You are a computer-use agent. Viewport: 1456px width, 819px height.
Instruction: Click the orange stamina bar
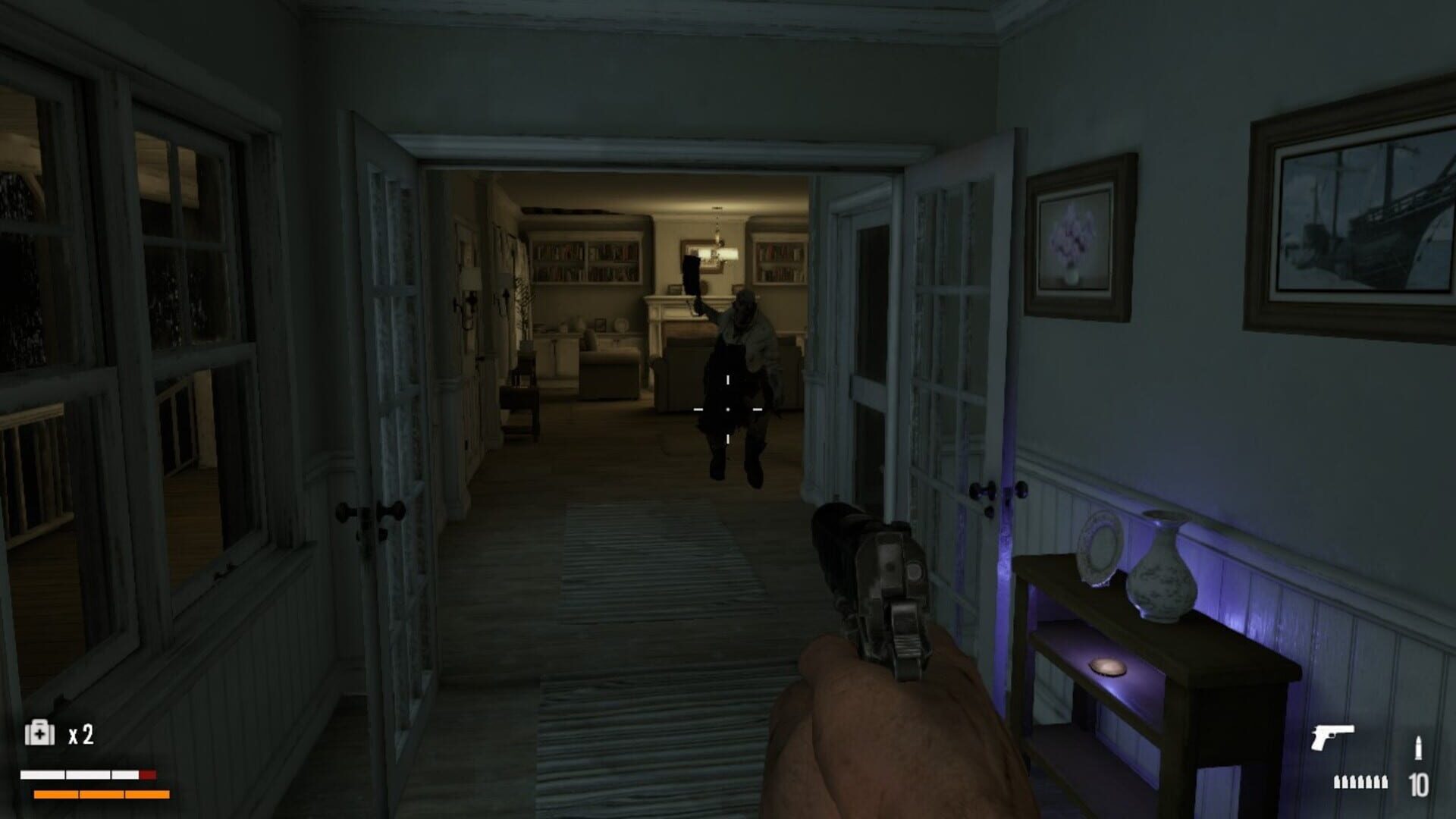[x=91, y=796]
